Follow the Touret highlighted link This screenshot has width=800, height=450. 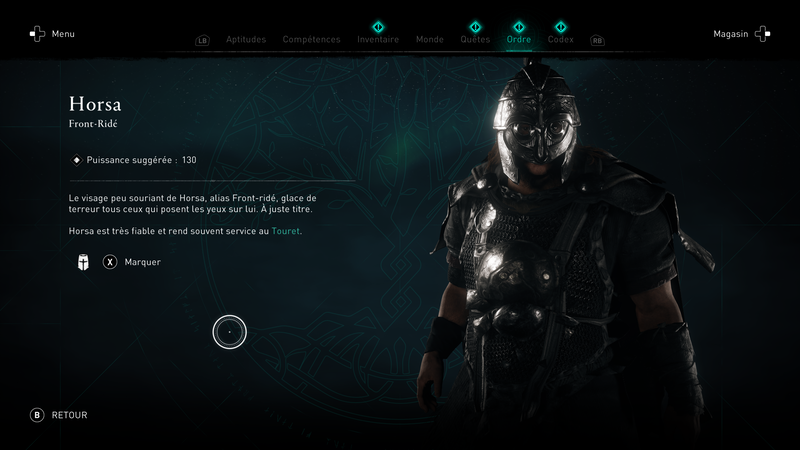286,231
